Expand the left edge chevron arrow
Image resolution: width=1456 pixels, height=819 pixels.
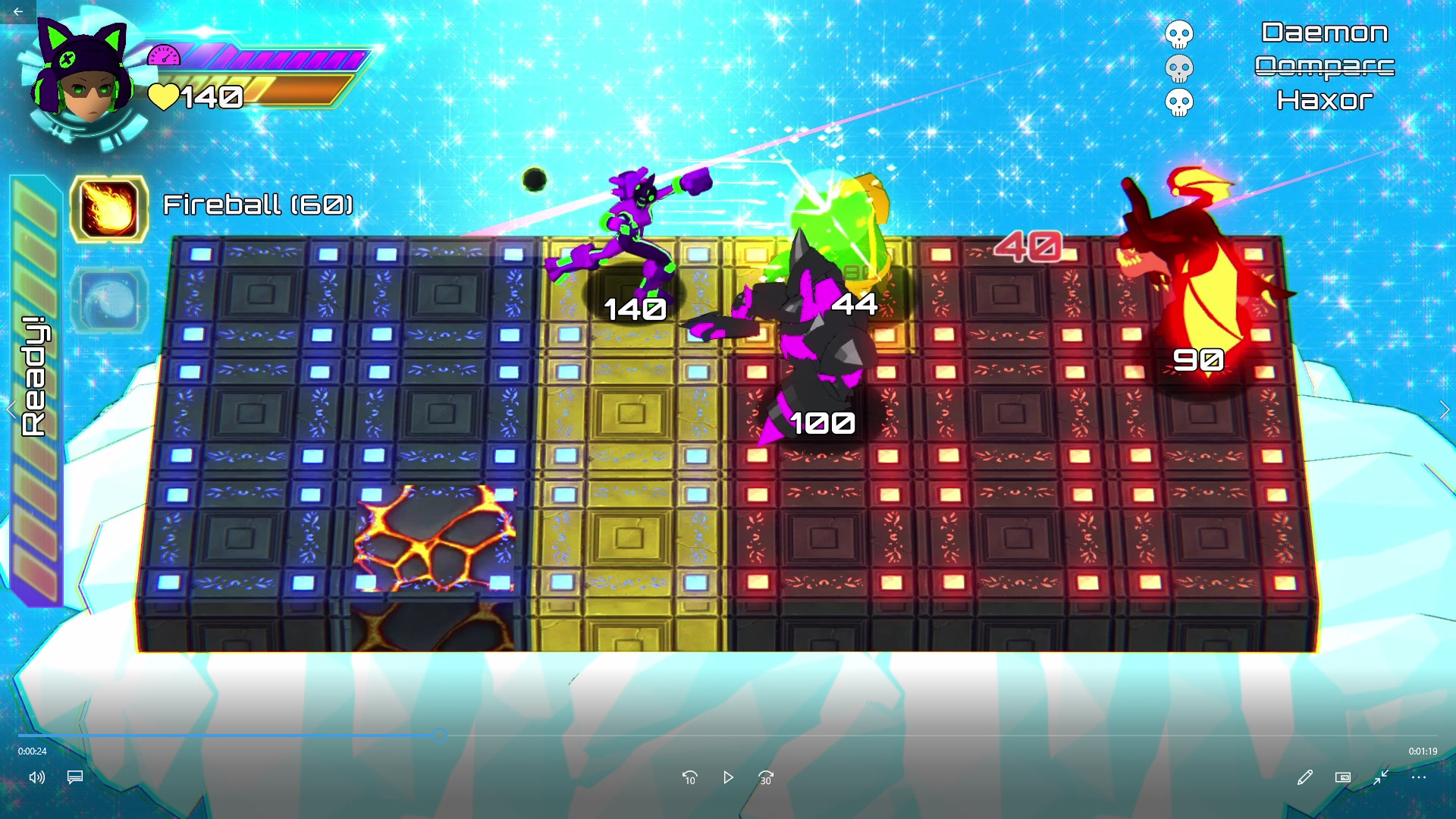point(11,409)
